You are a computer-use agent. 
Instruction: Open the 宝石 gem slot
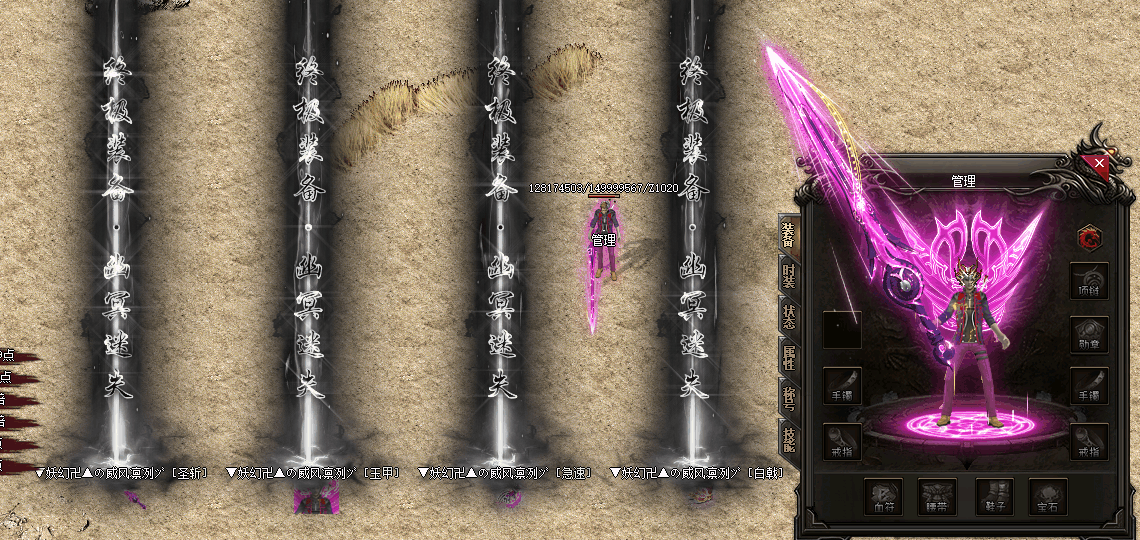click(1049, 496)
